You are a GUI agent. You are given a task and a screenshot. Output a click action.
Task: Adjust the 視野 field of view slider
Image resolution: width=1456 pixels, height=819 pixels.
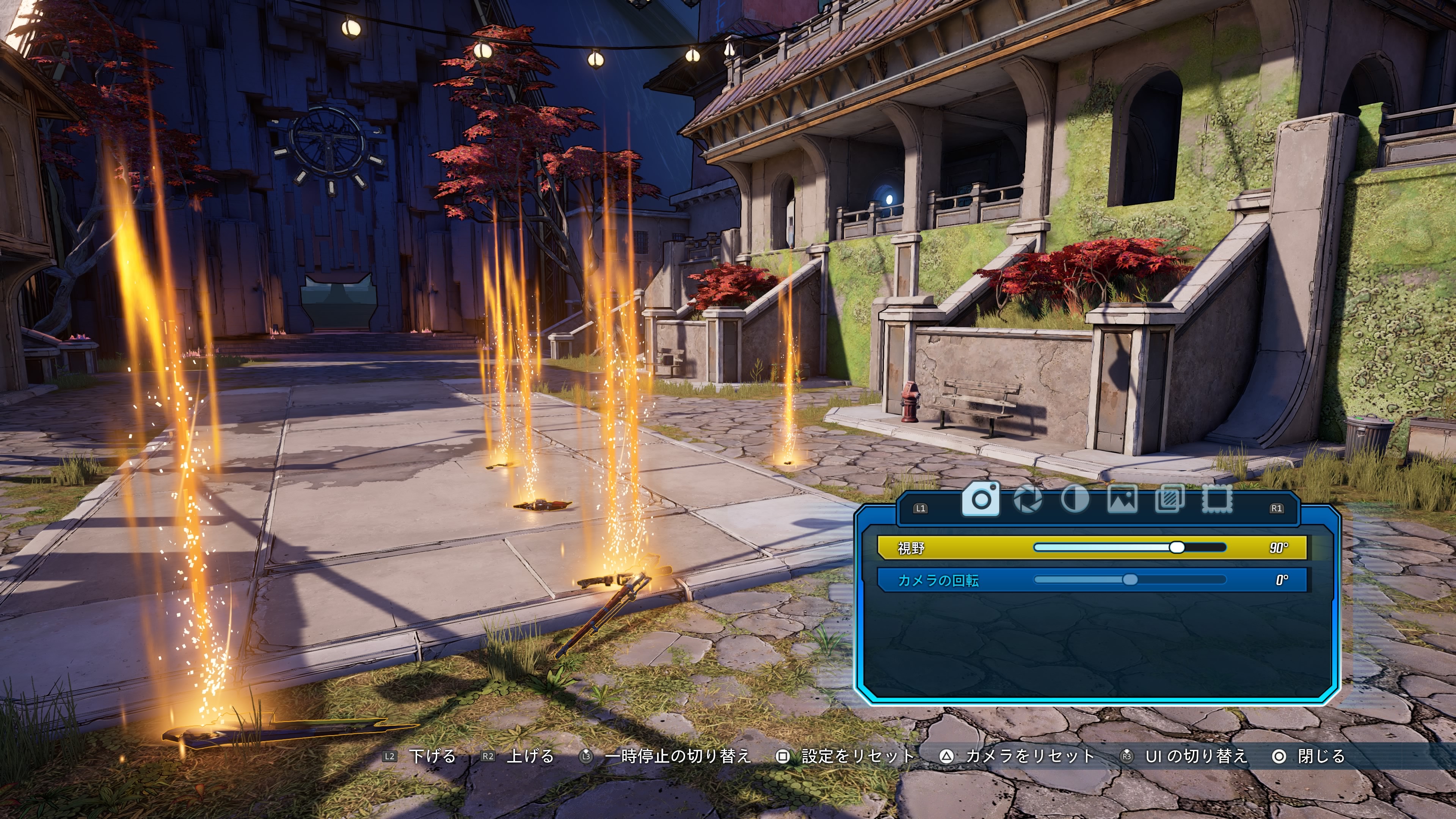(1176, 547)
